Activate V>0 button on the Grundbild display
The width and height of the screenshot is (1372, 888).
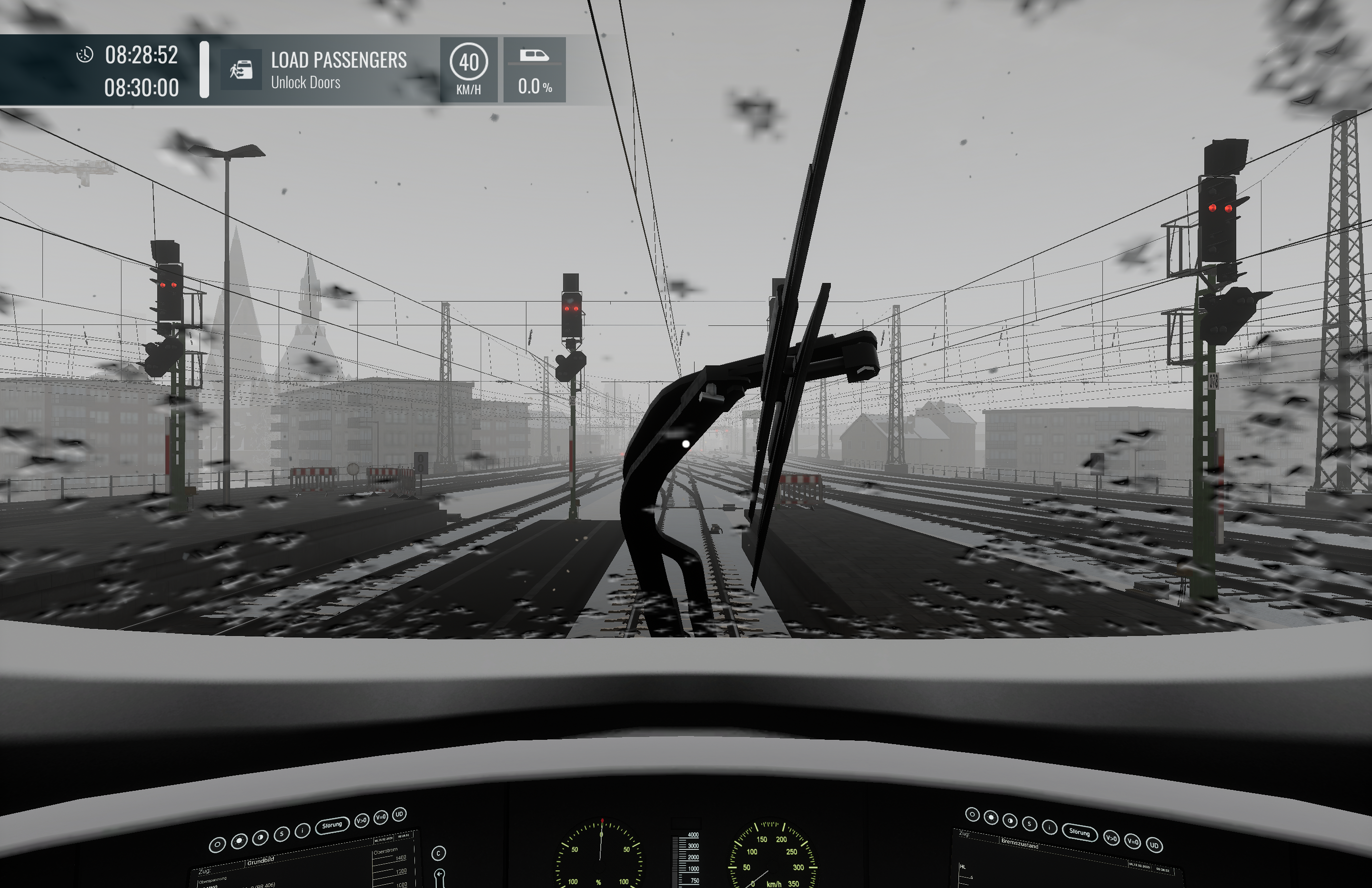(362, 820)
